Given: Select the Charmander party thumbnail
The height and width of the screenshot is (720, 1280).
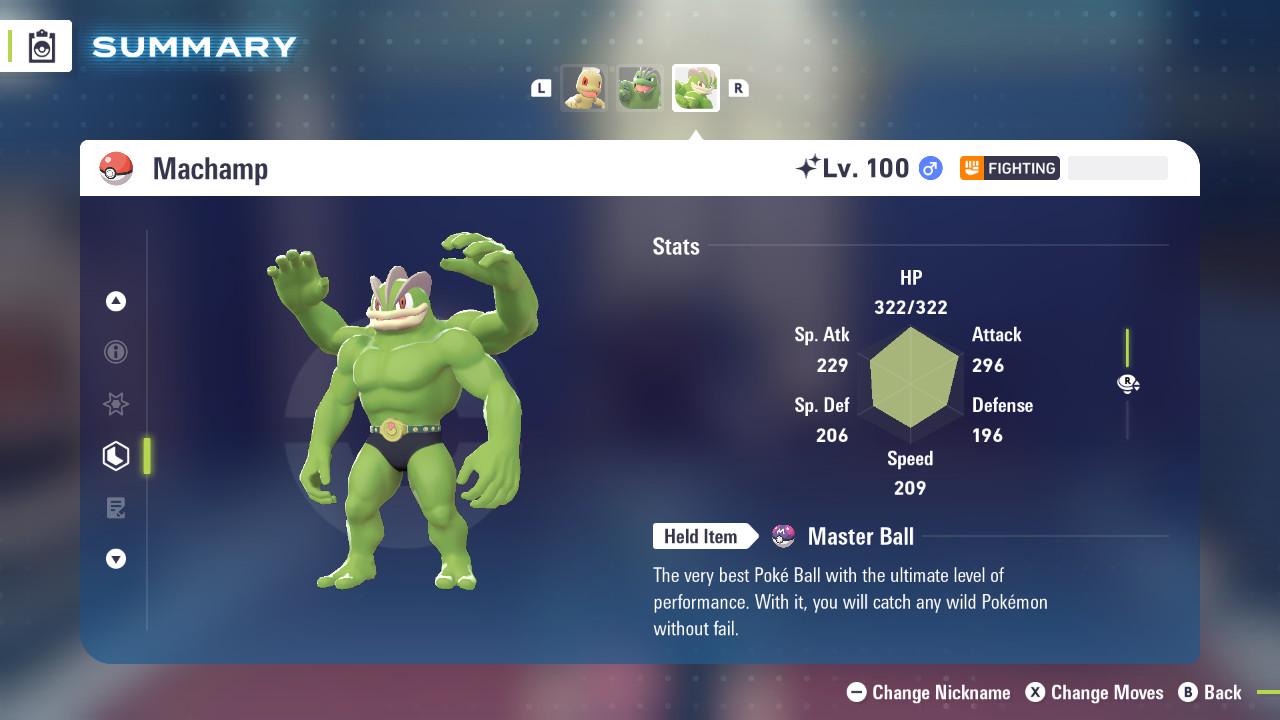Looking at the screenshot, I should click(584, 88).
